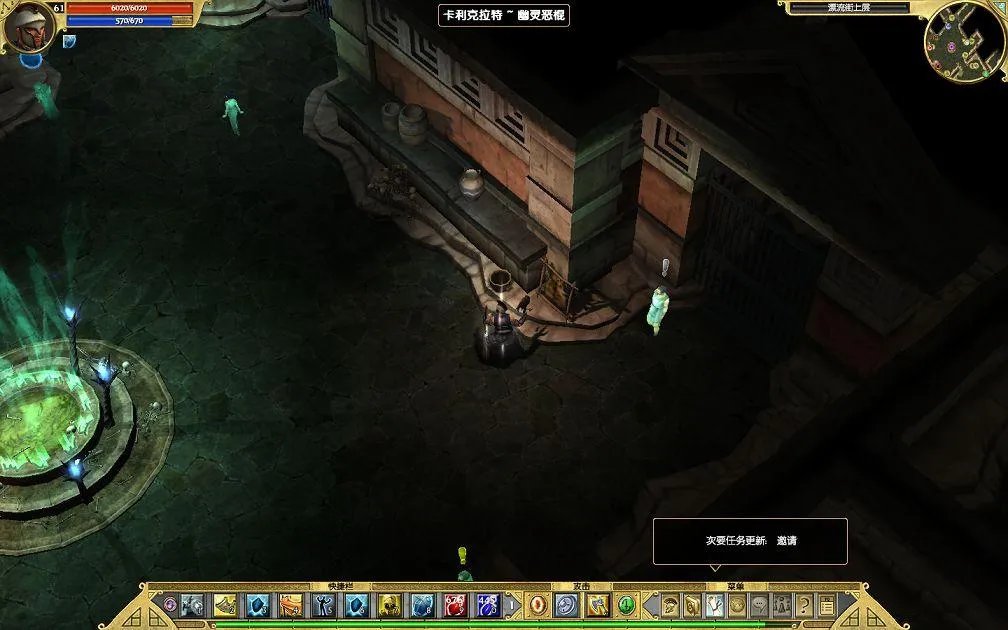Click the circular minimap
1008x630 pixels.
point(964,40)
